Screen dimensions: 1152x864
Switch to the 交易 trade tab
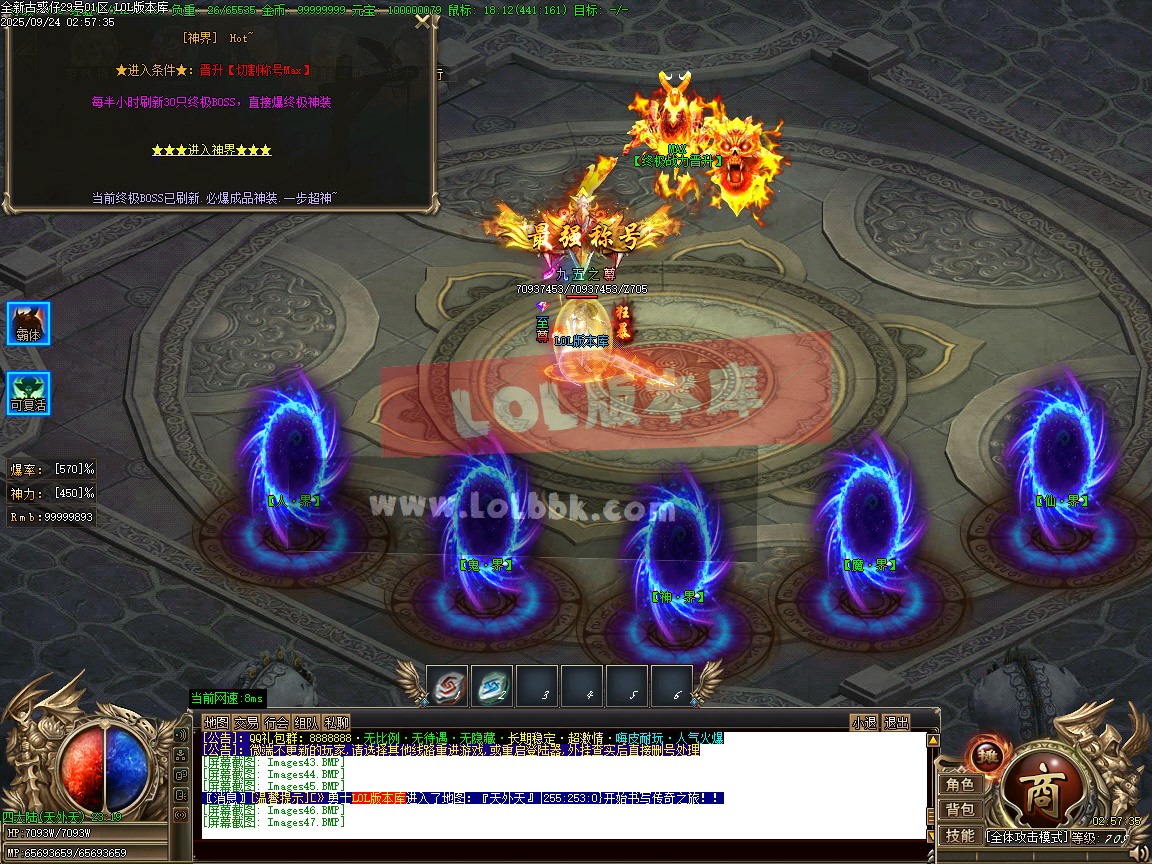pos(246,722)
